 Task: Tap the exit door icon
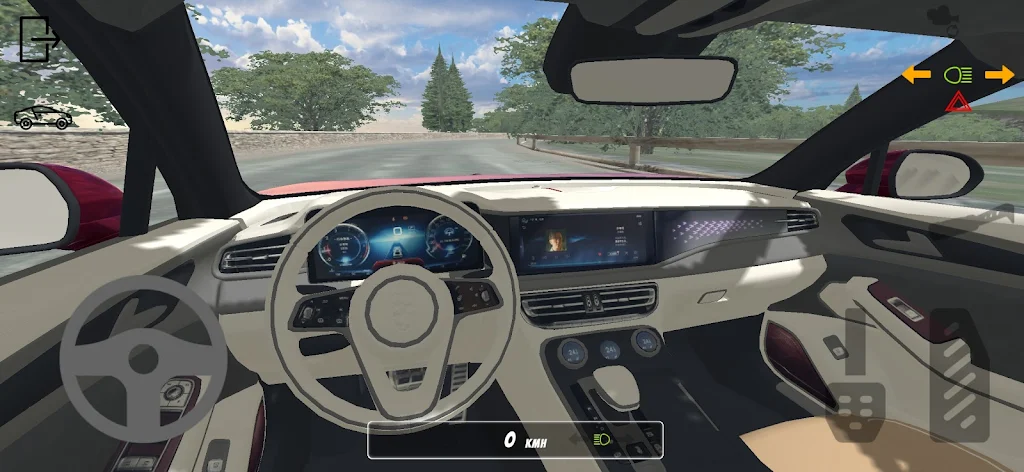[x=37, y=40]
